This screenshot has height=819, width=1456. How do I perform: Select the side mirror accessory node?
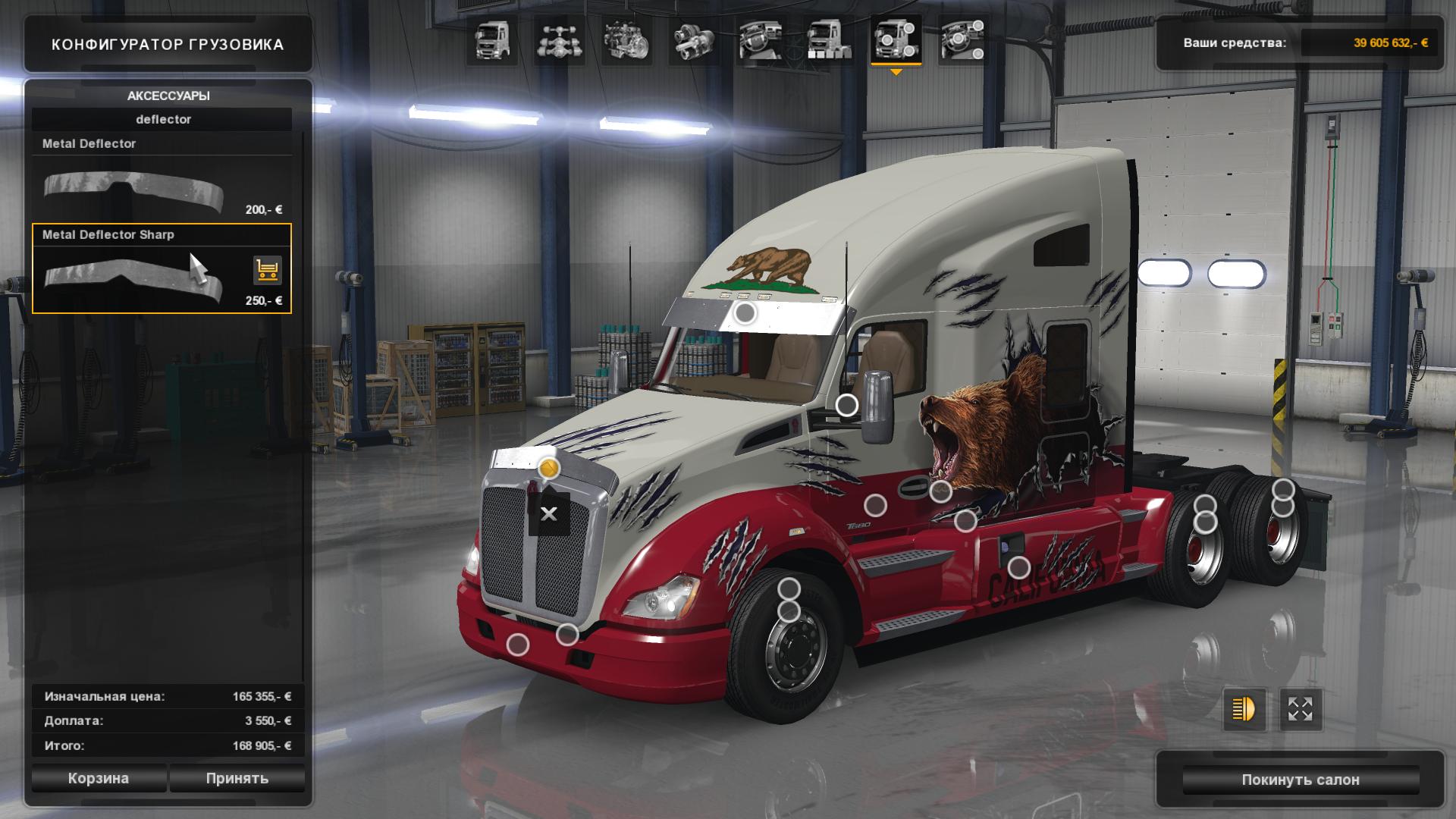847,406
